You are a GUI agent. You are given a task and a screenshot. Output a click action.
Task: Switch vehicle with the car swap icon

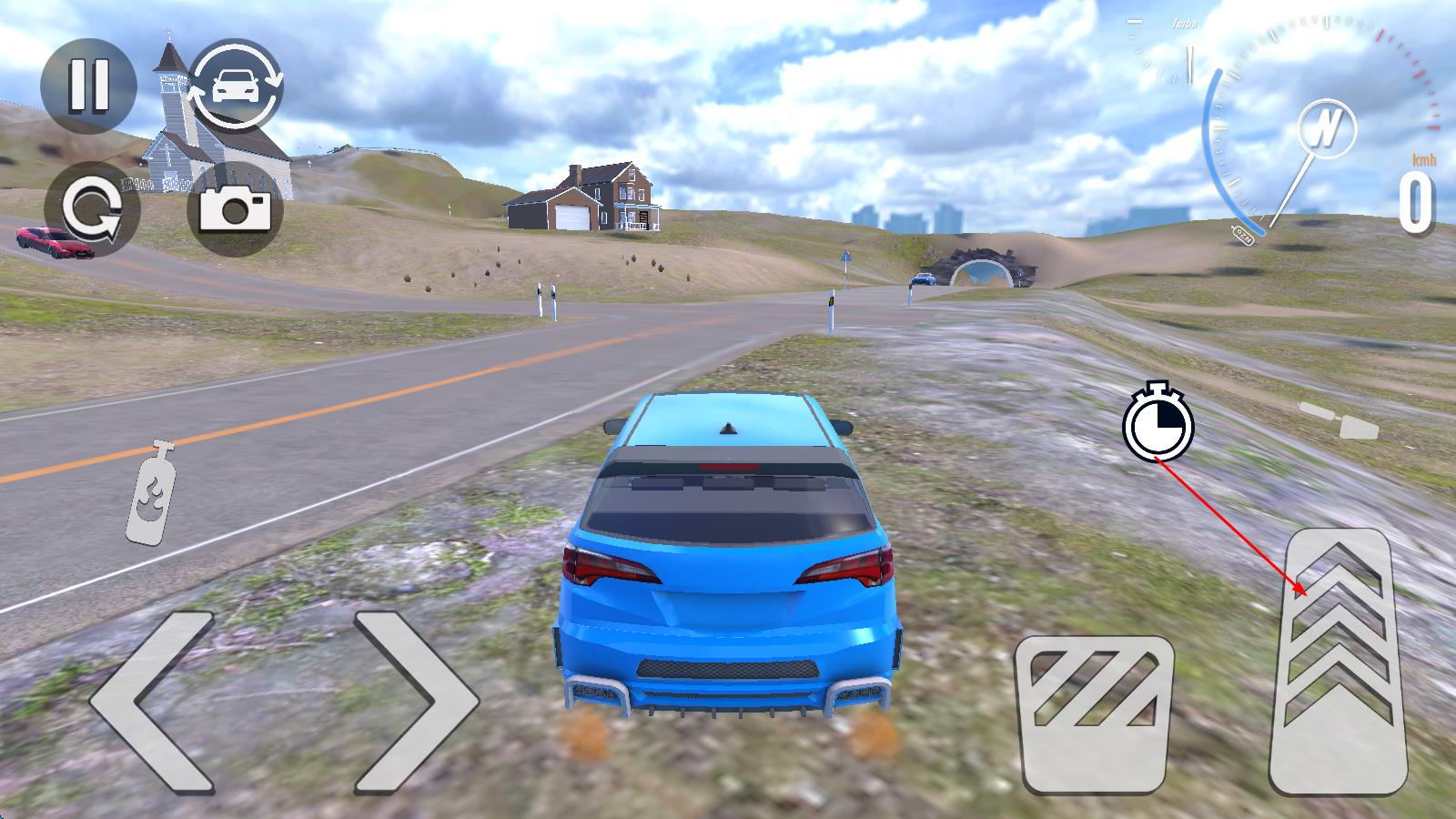pos(238,86)
